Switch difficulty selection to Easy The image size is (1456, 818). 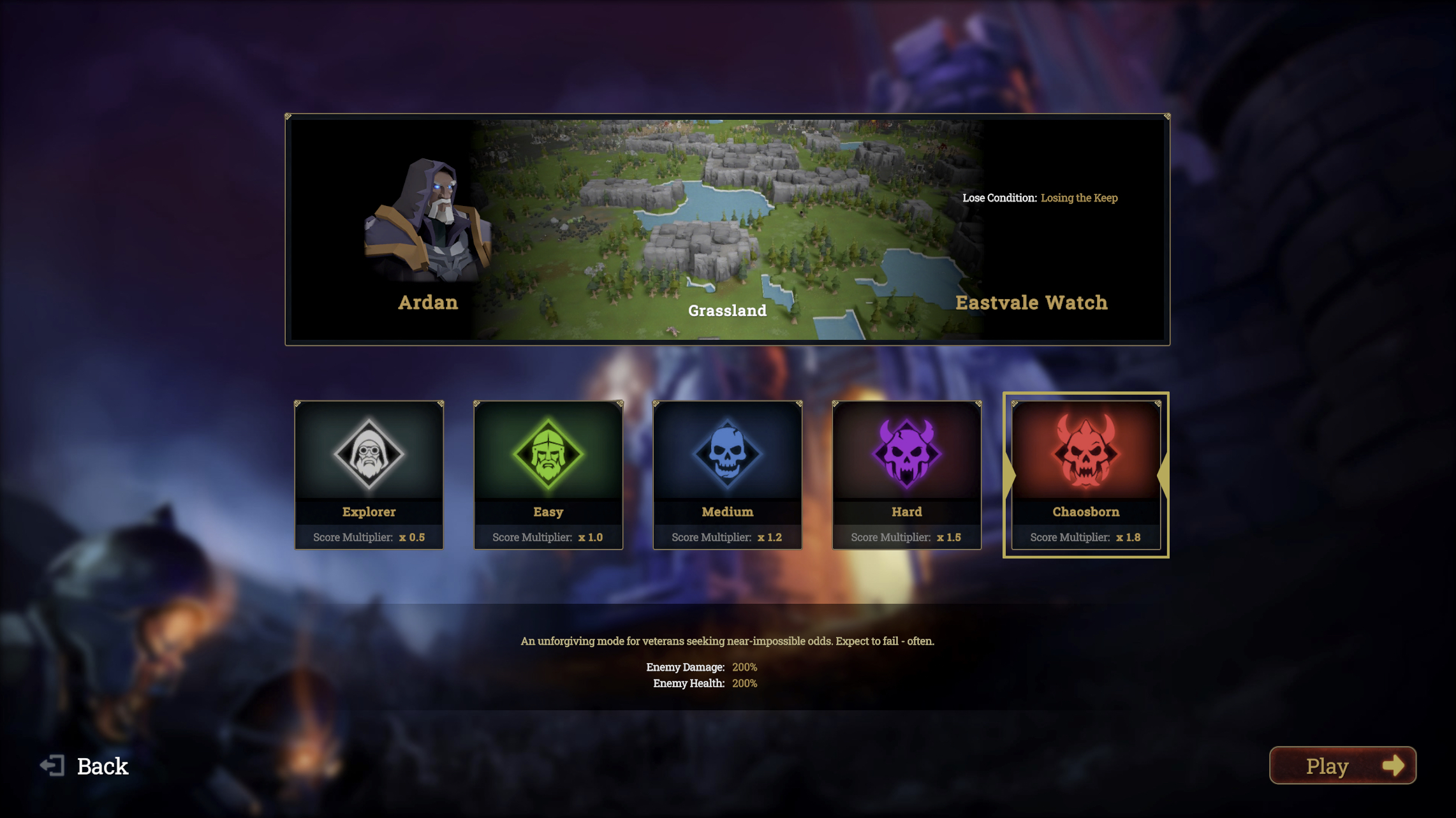coord(548,475)
